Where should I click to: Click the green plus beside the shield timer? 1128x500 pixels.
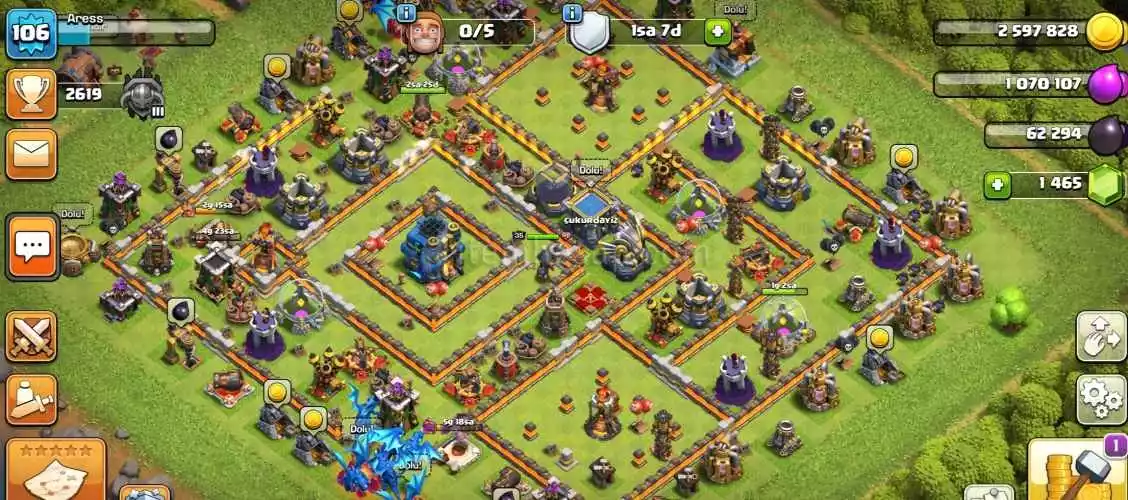point(716,31)
